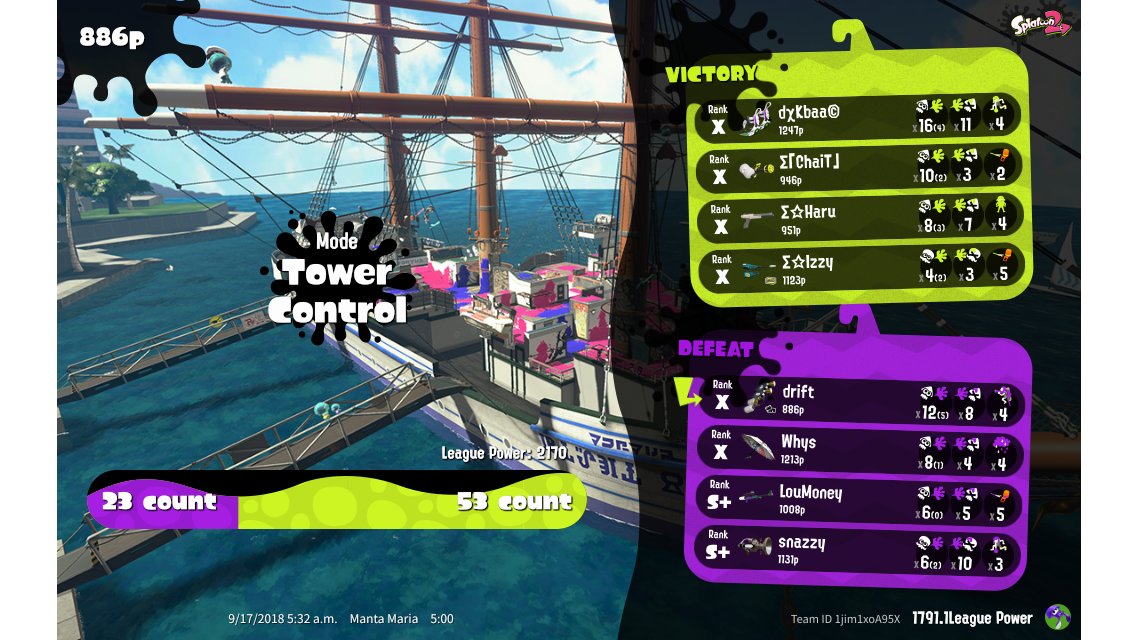Click the Splatoon 2 logo
Viewport: 1138px width, 640px height.
point(1040,24)
